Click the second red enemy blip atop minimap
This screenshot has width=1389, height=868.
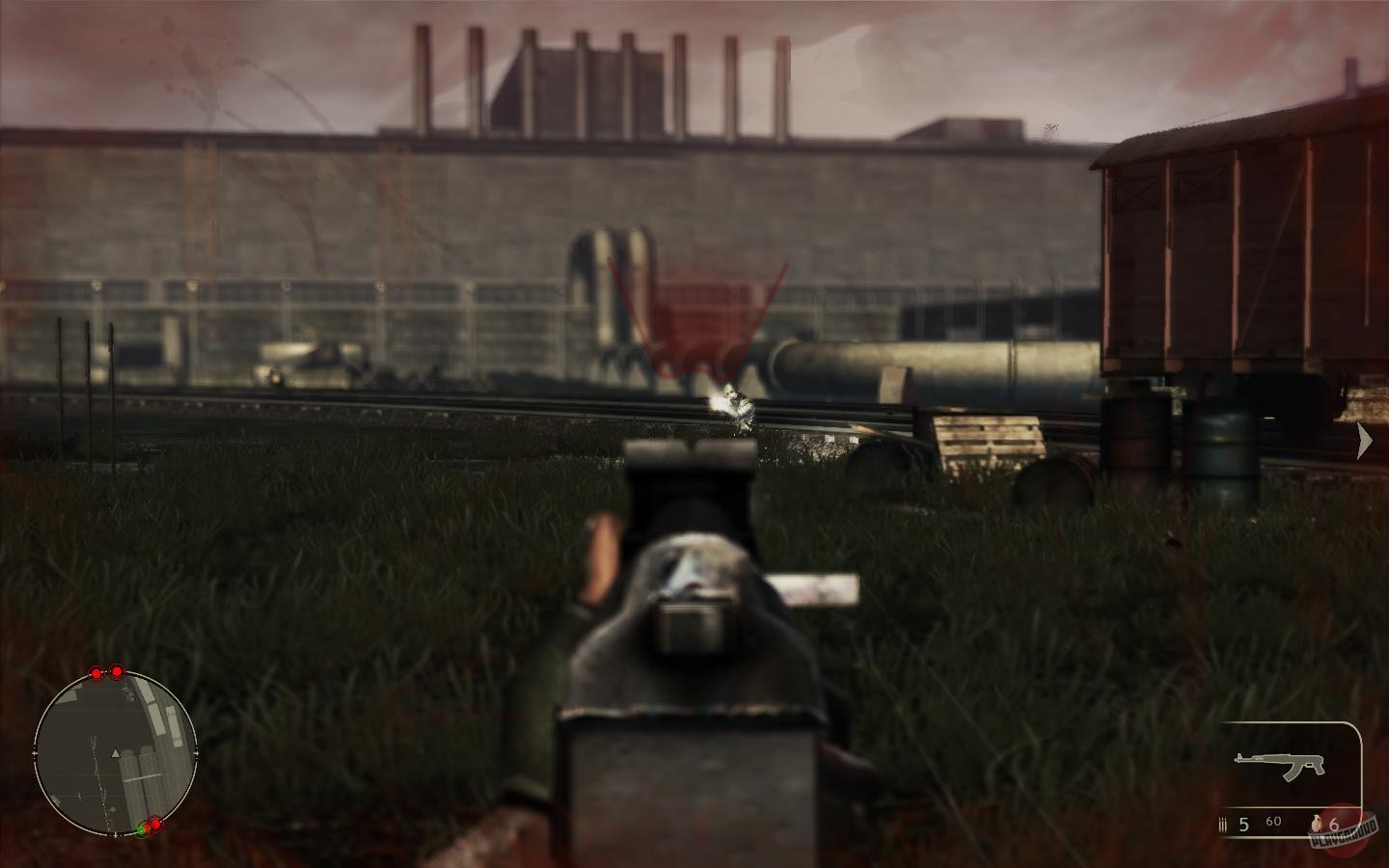(x=118, y=672)
